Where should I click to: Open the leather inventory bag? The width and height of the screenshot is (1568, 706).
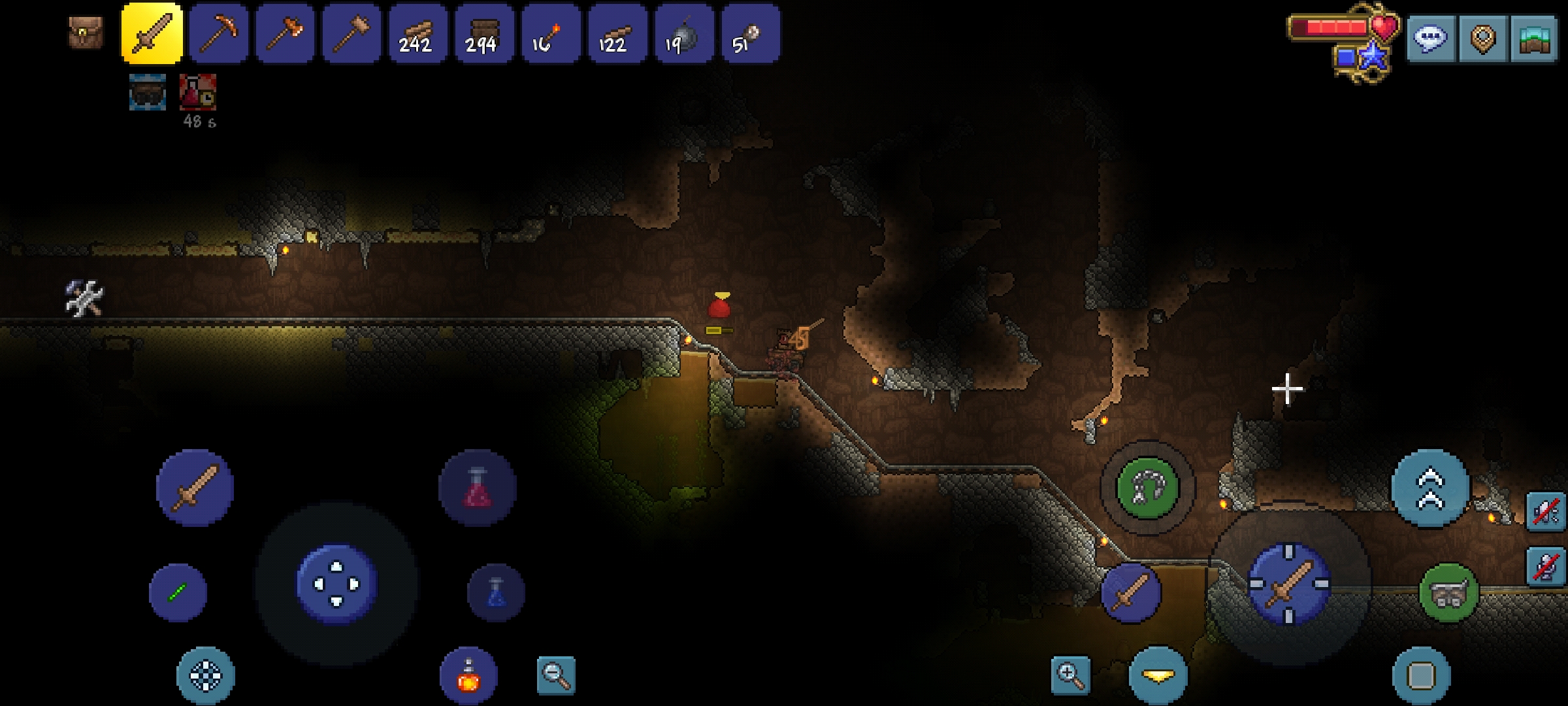(86, 33)
